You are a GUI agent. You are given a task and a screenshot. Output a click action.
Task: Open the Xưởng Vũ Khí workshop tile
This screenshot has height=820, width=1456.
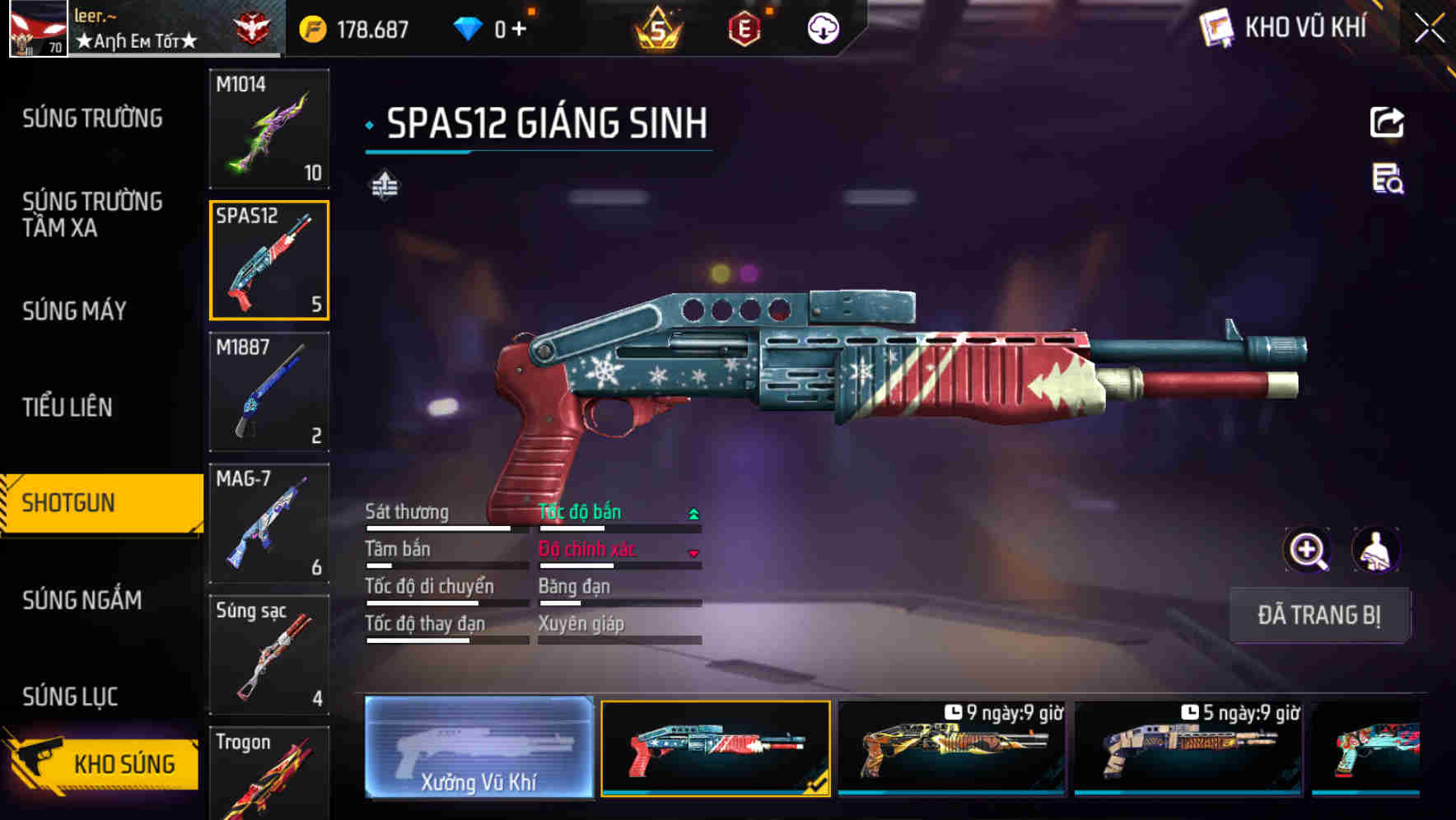coord(478,748)
